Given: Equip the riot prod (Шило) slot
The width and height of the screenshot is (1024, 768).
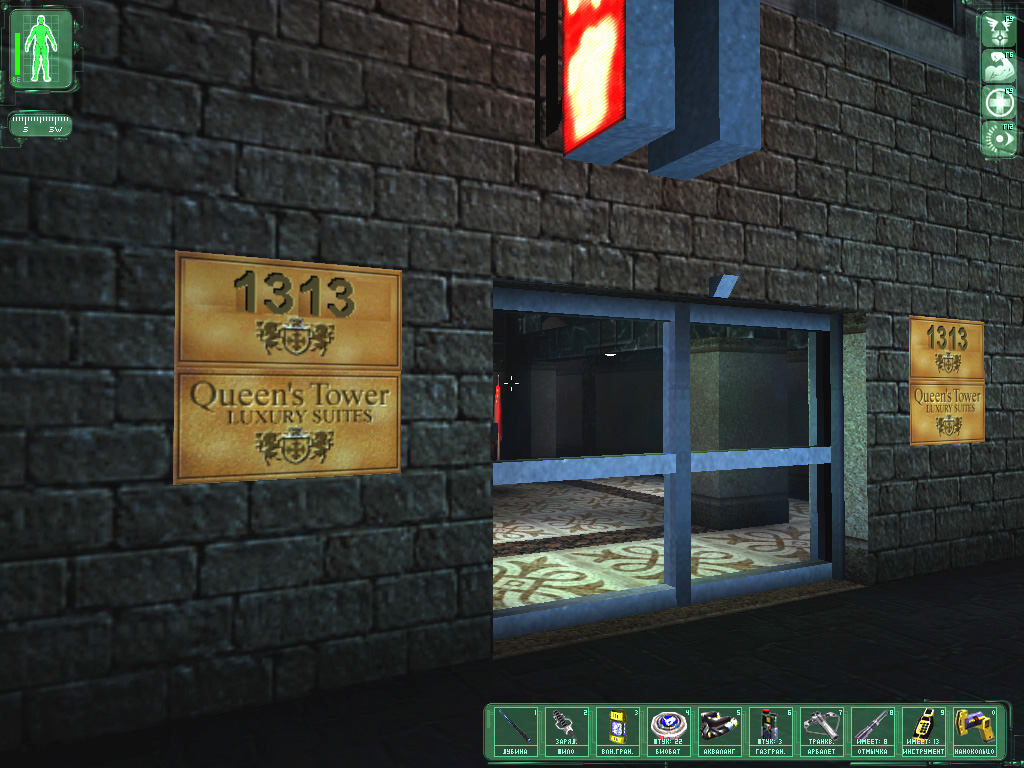Looking at the screenshot, I should pyautogui.click(x=570, y=731).
